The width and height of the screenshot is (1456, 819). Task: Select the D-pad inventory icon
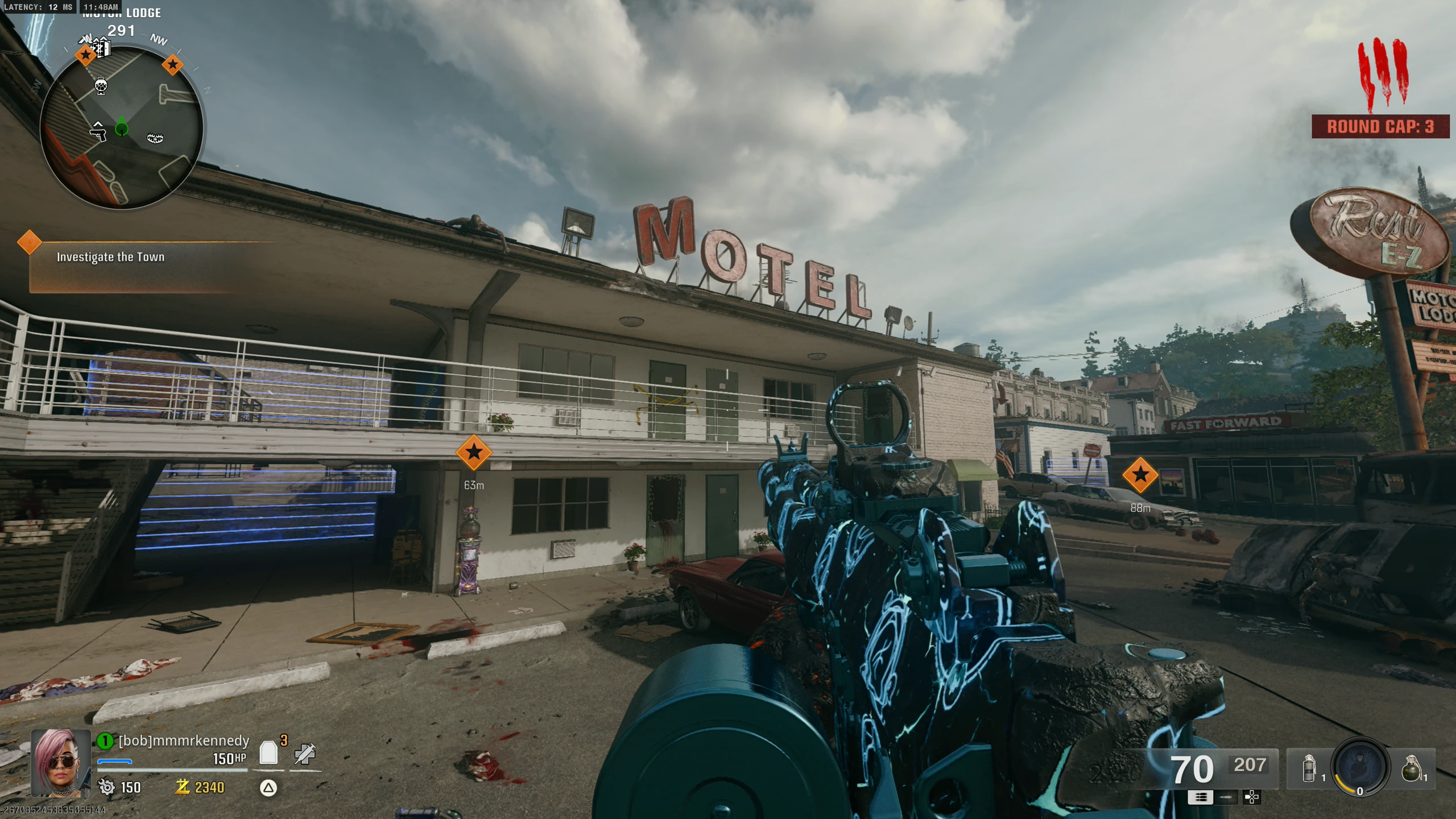[x=1252, y=797]
